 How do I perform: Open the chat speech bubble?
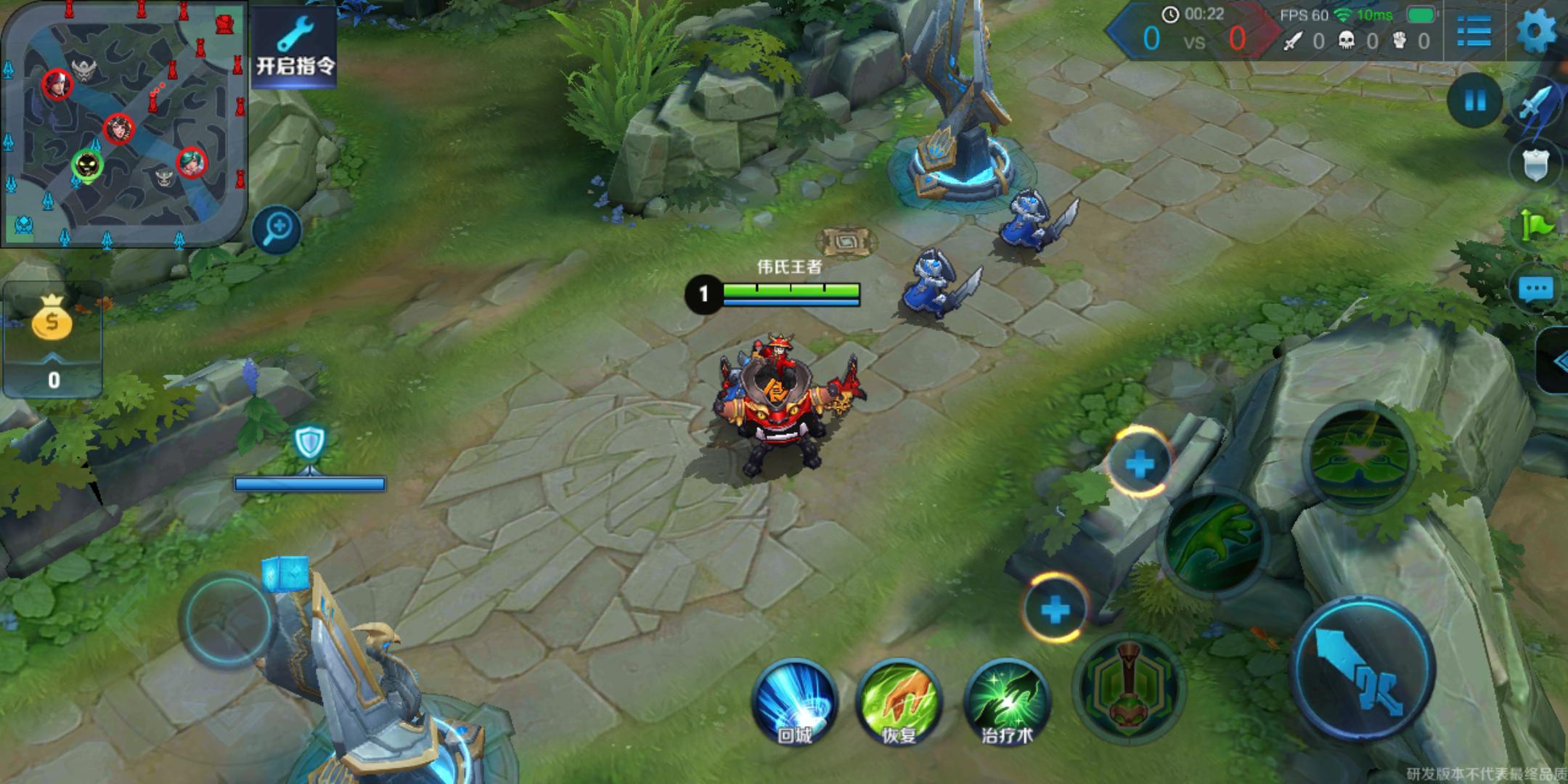(1535, 289)
